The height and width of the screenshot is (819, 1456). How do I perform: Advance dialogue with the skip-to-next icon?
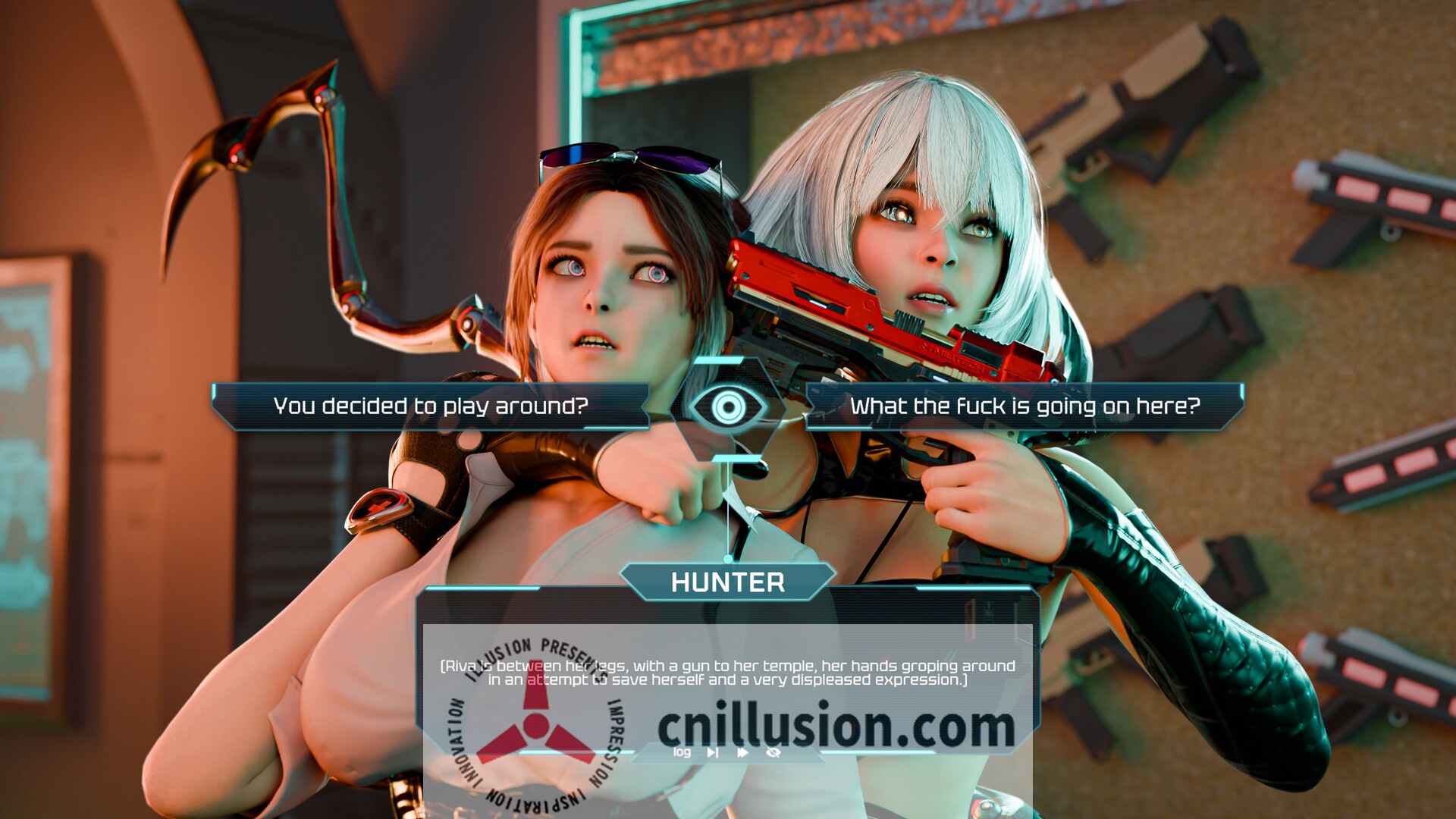tap(713, 753)
